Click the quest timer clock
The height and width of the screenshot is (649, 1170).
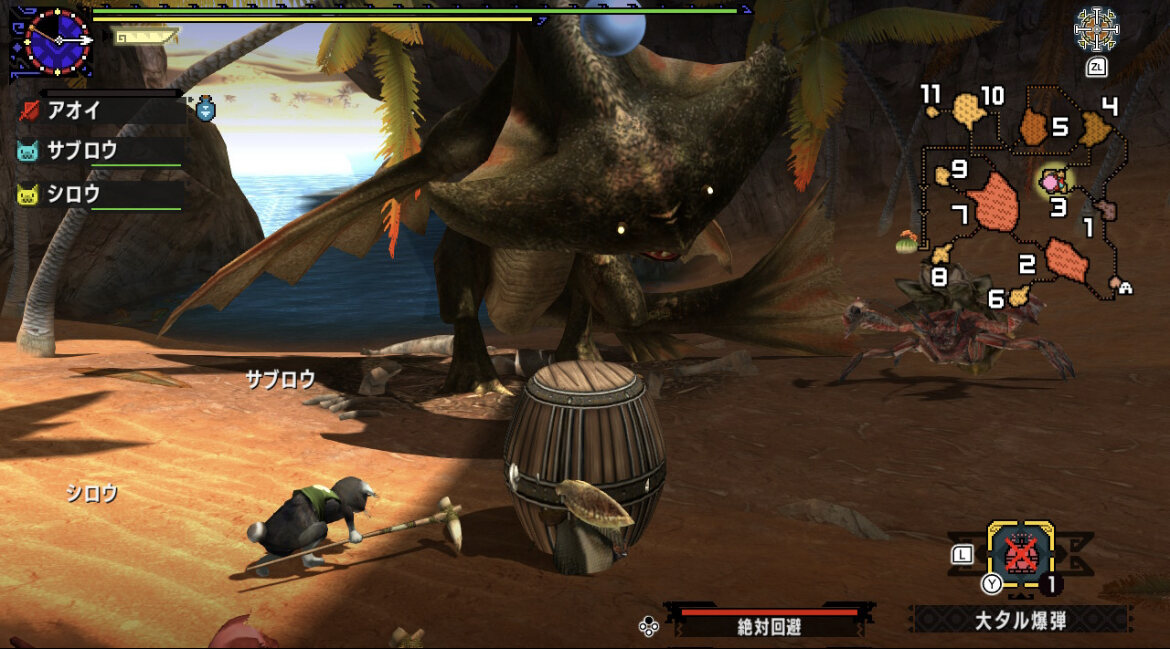click(x=56, y=40)
